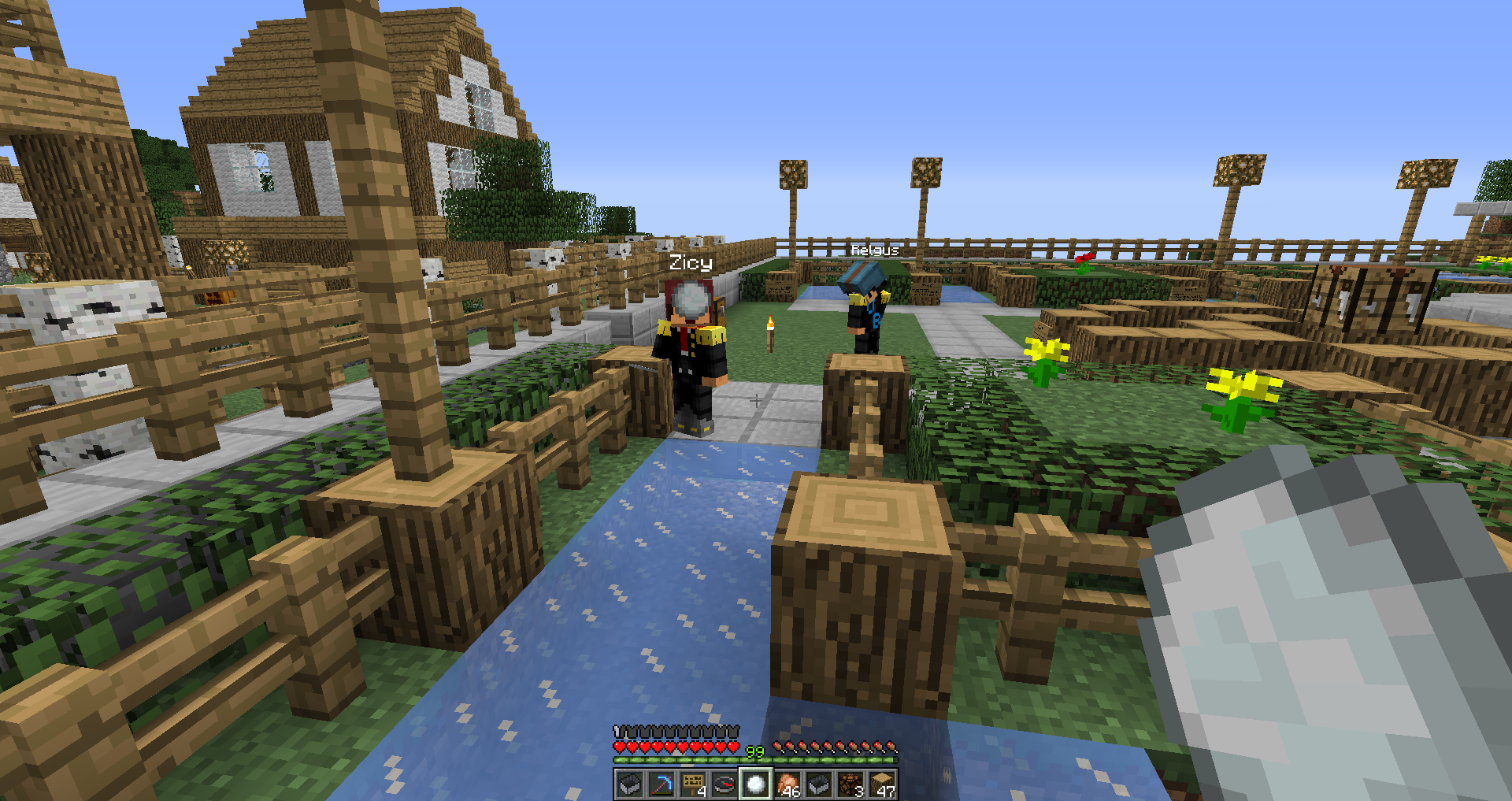
Task: Select the cooked chicken stack of 46
Action: [x=787, y=784]
